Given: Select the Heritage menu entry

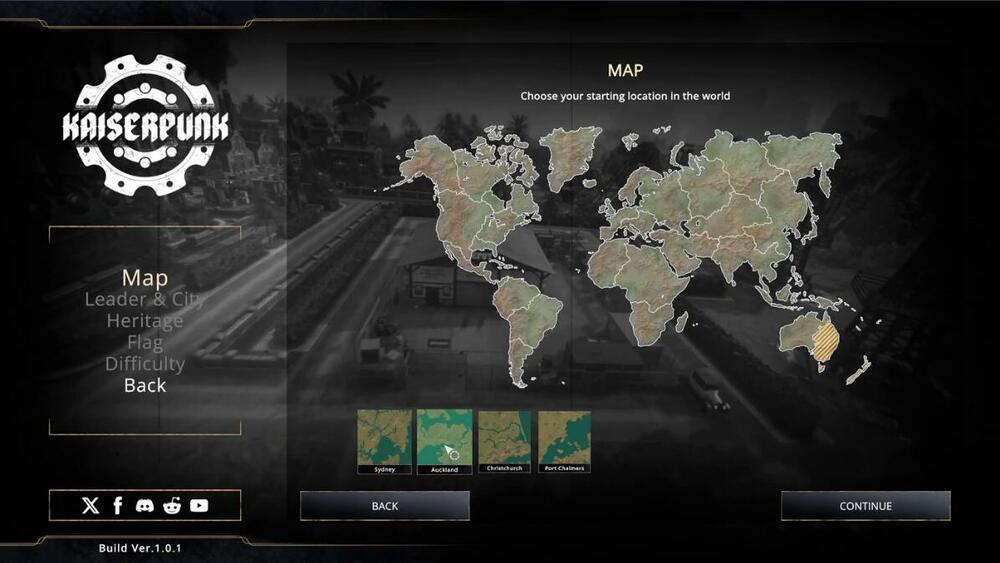Looking at the screenshot, I should click(x=144, y=321).
